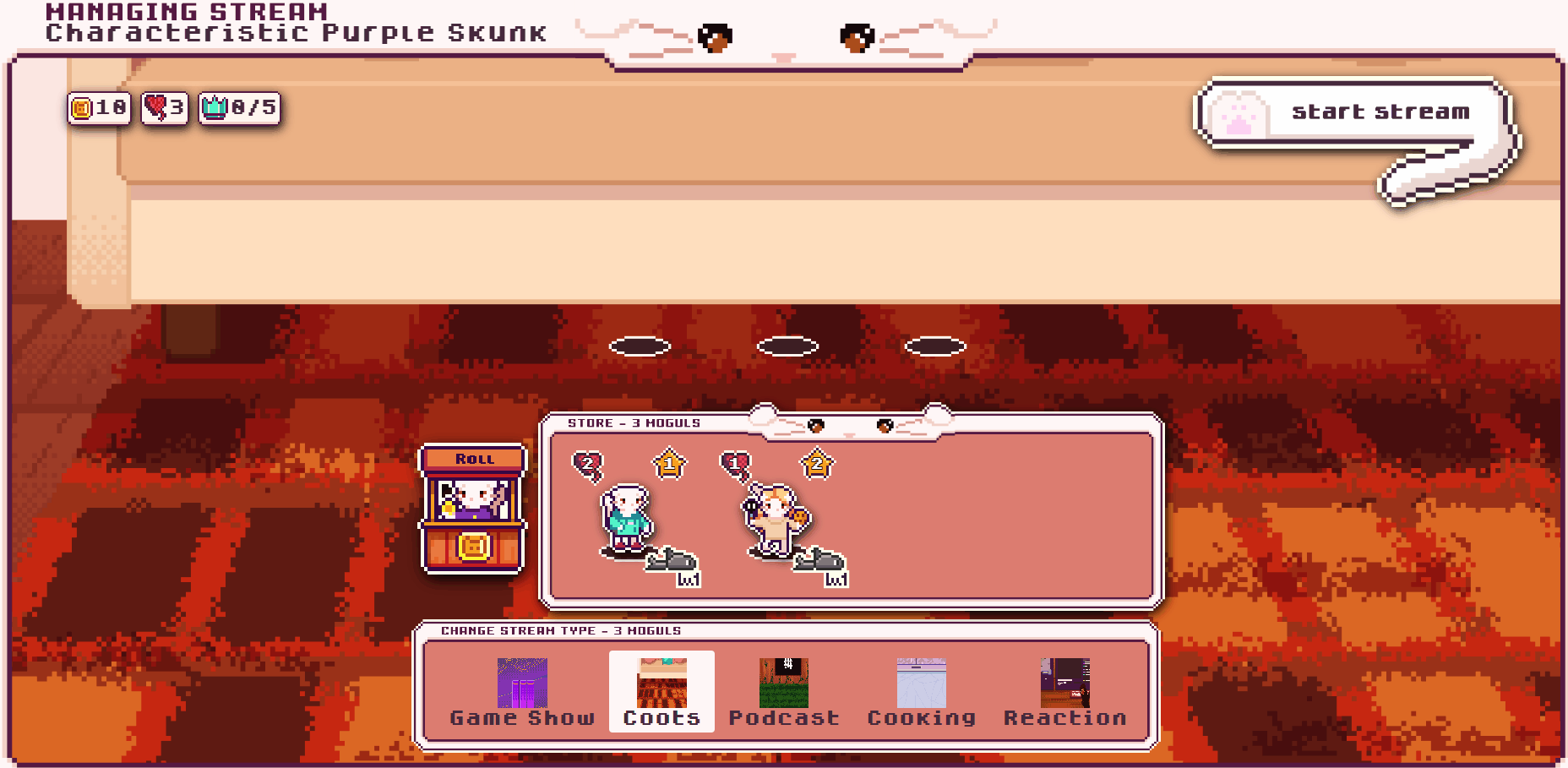1568x768 pixels.
Task: Click the broken heart counter icon
Action: [x=155, y=107]
